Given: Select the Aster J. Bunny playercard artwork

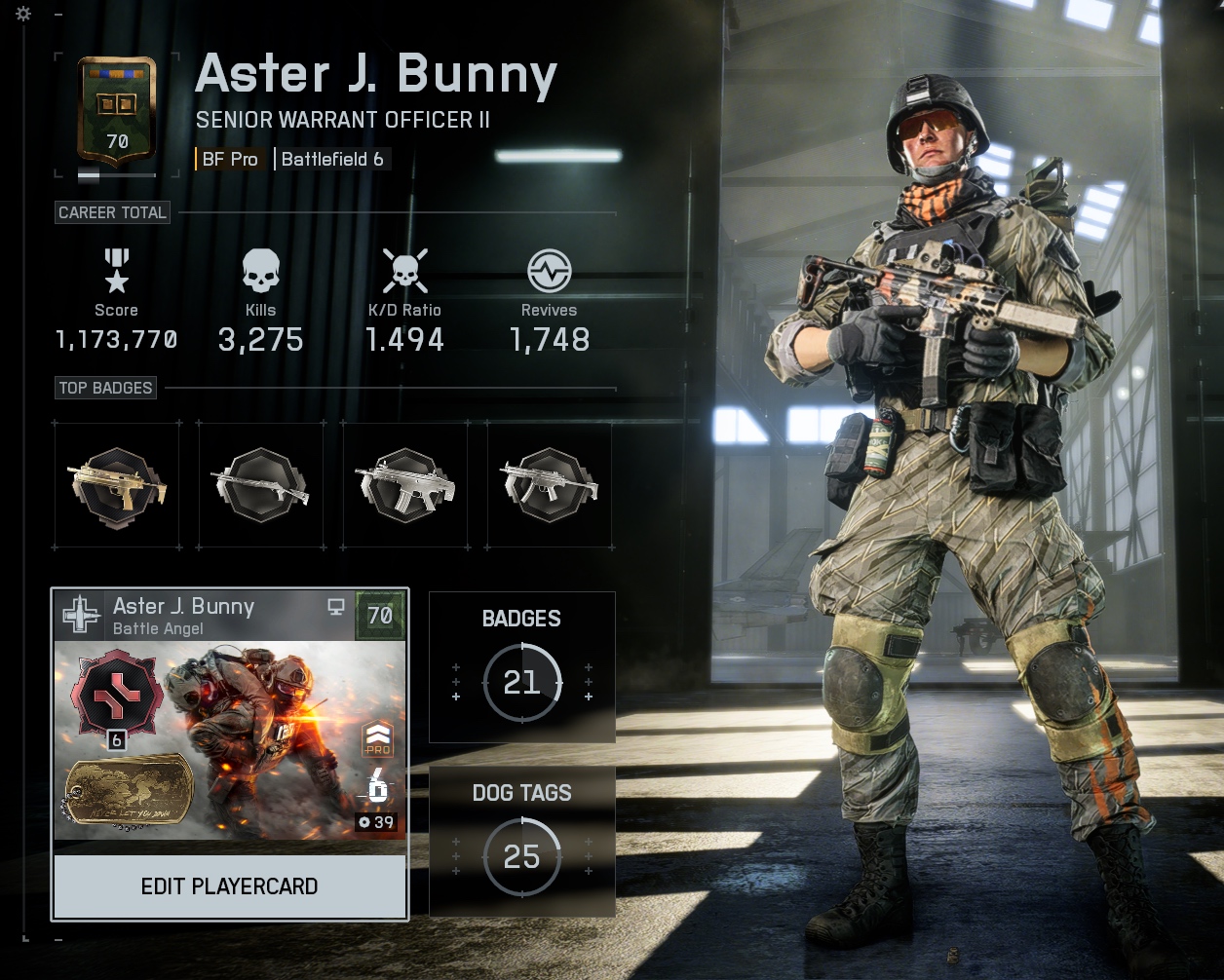Looking at the screenshot, I should tap(229, 740).
